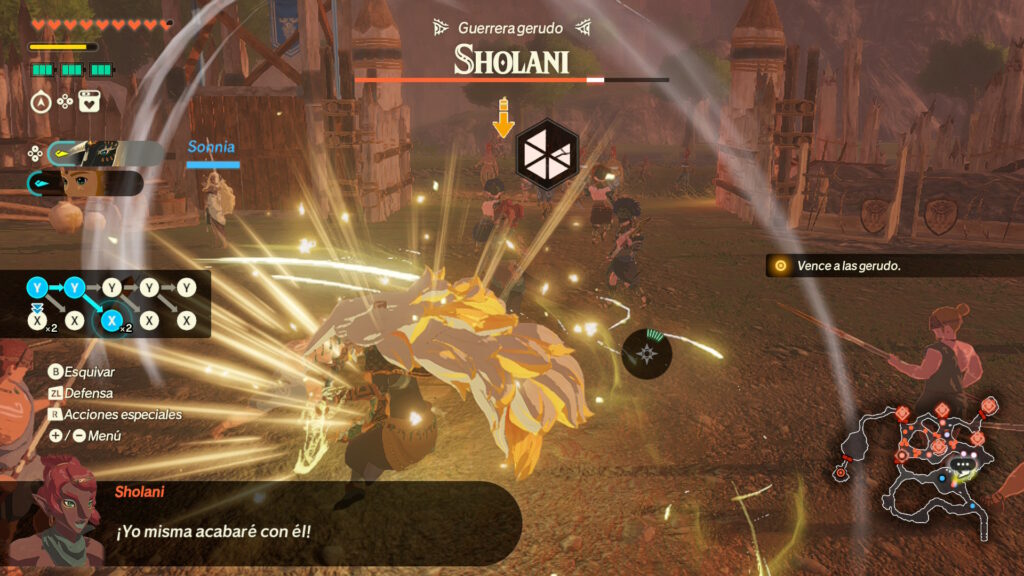Screen dimensions: 1024x576
Task: Click the hexagonal weak-point gauge icon
Action: [544, 154]
